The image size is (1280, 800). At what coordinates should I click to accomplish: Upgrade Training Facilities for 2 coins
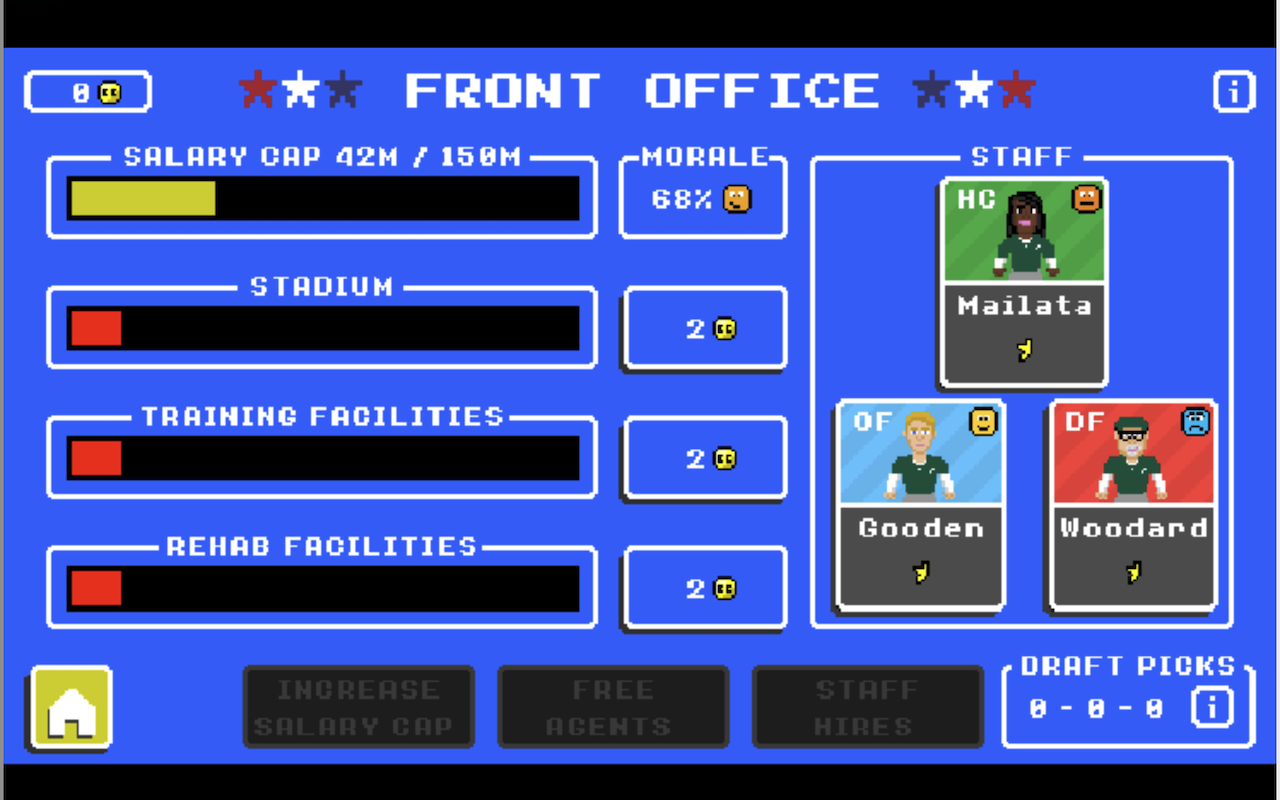click(704, 458)
